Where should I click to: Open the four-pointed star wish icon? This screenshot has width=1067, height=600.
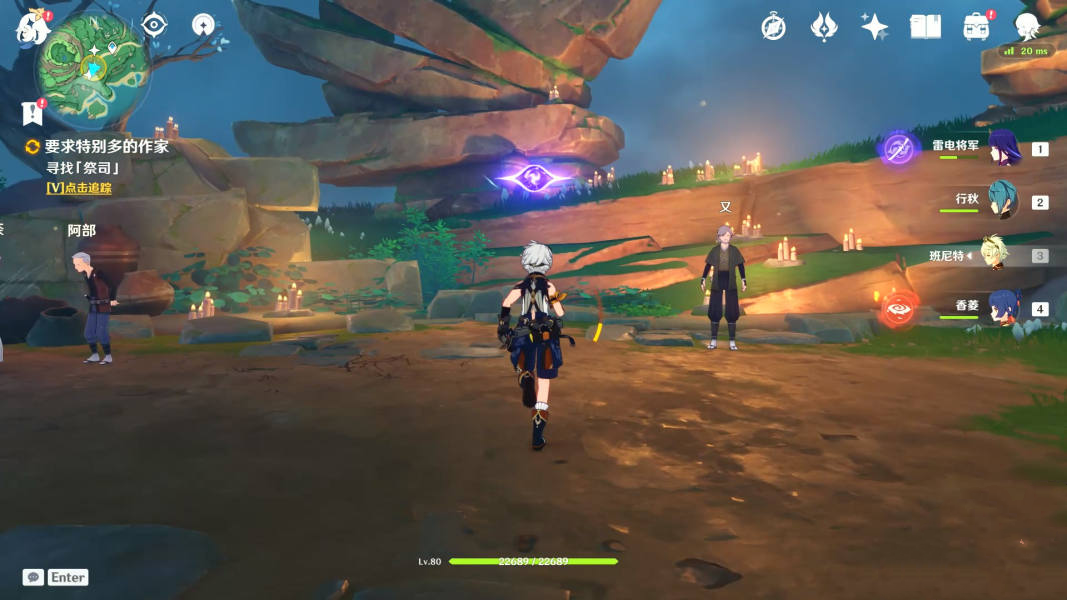[874, 27]
